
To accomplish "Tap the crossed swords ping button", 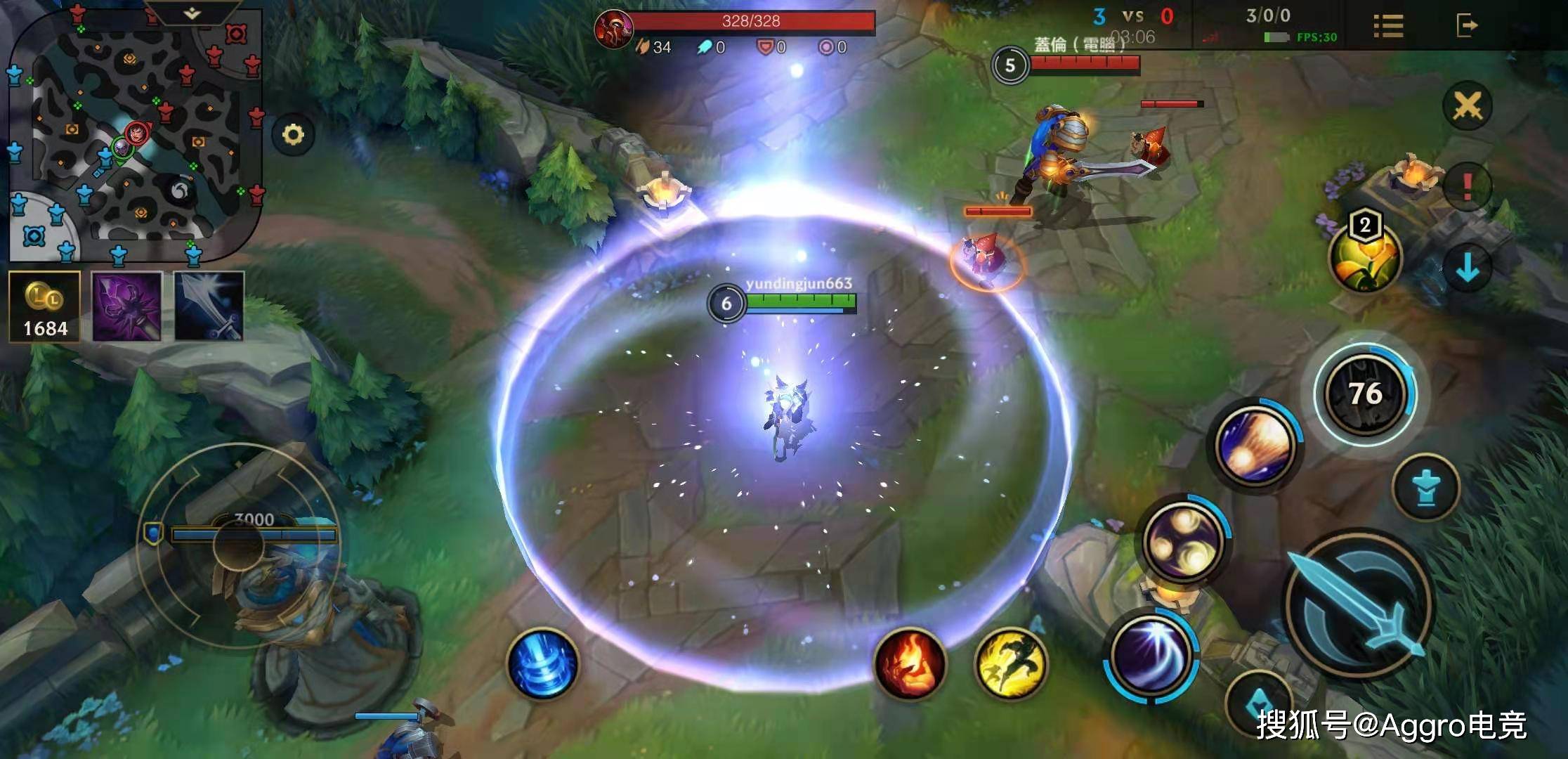I will (1468, 107).
